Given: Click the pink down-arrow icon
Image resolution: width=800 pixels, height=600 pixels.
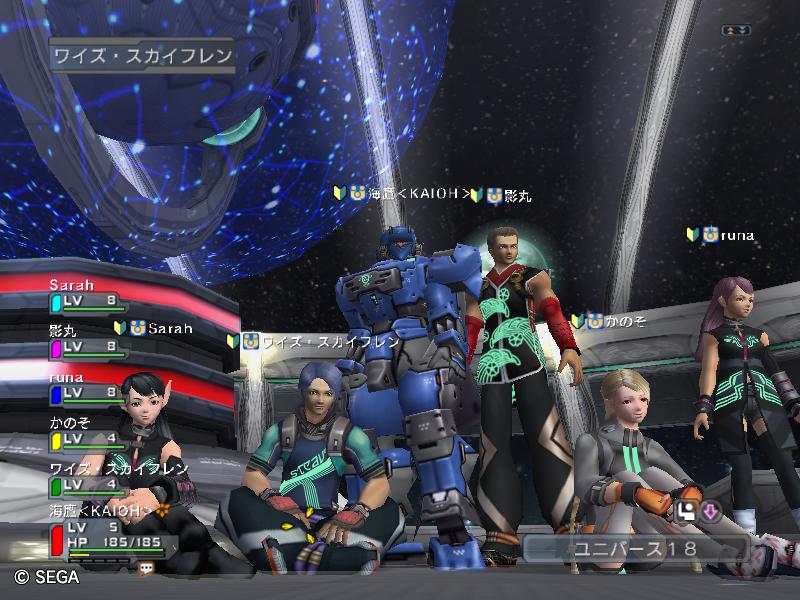Looking at the screenshot, I should pos(711,512).
